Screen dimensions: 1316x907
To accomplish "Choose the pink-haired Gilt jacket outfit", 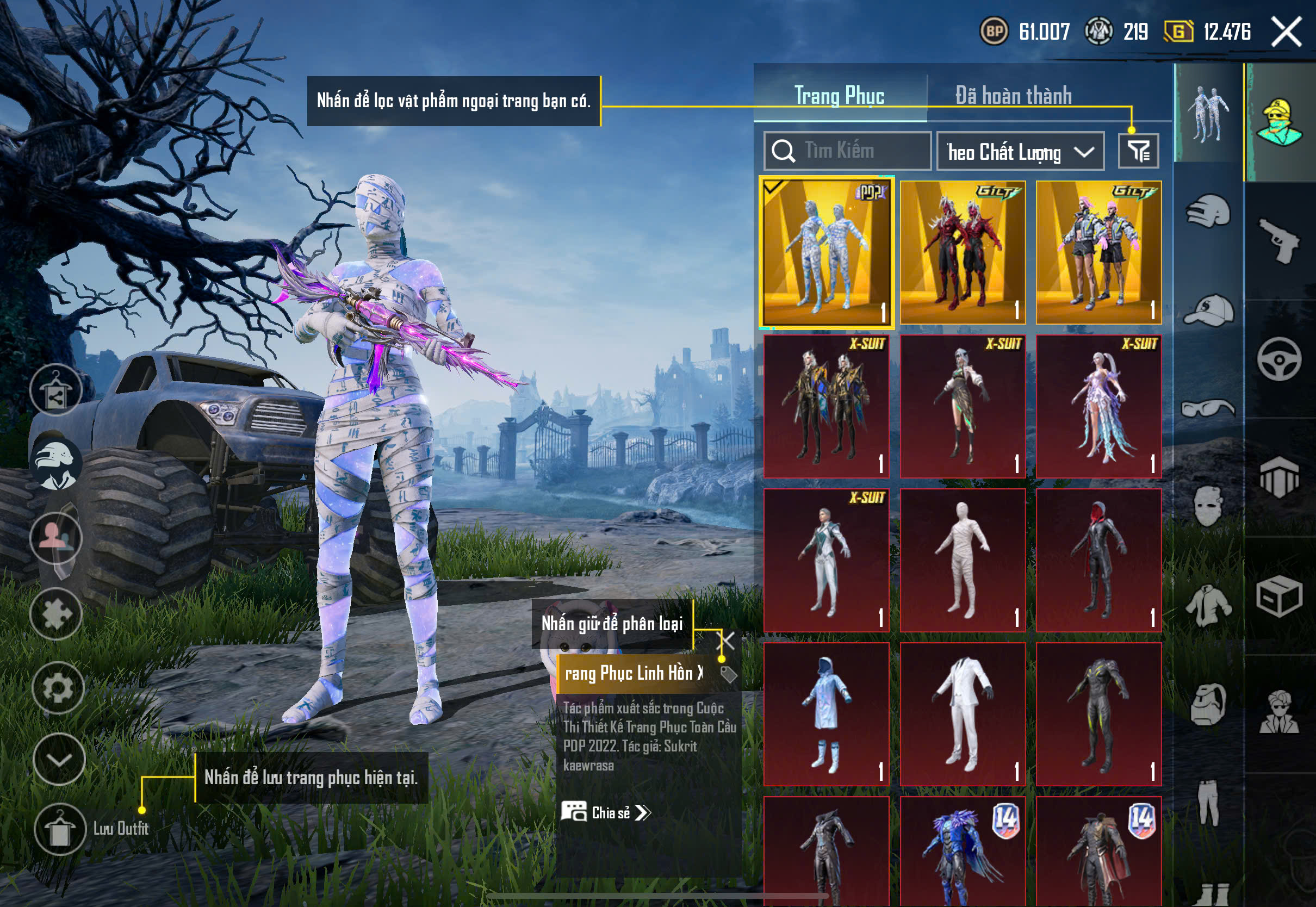I will click(1098, 253).
